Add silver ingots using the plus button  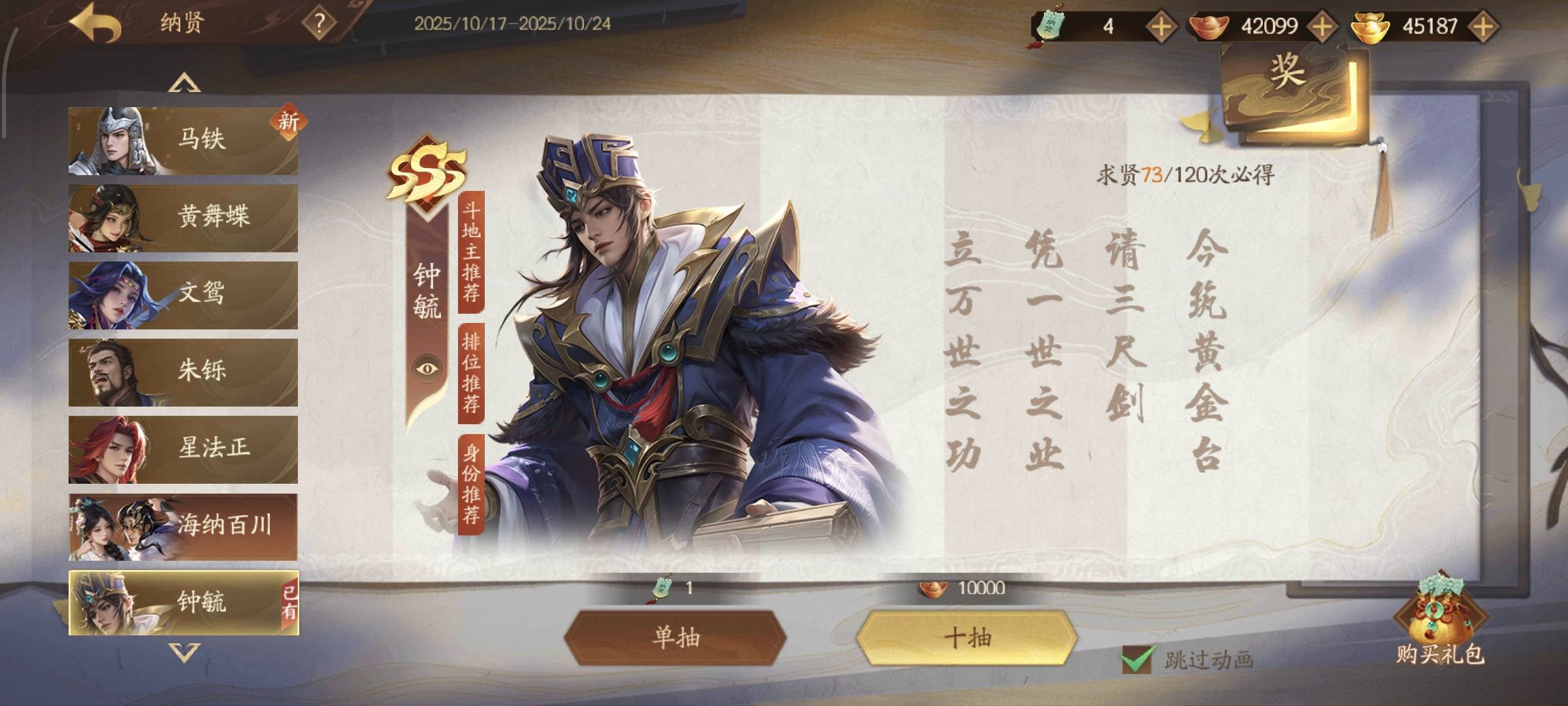tap(1322, 27)
